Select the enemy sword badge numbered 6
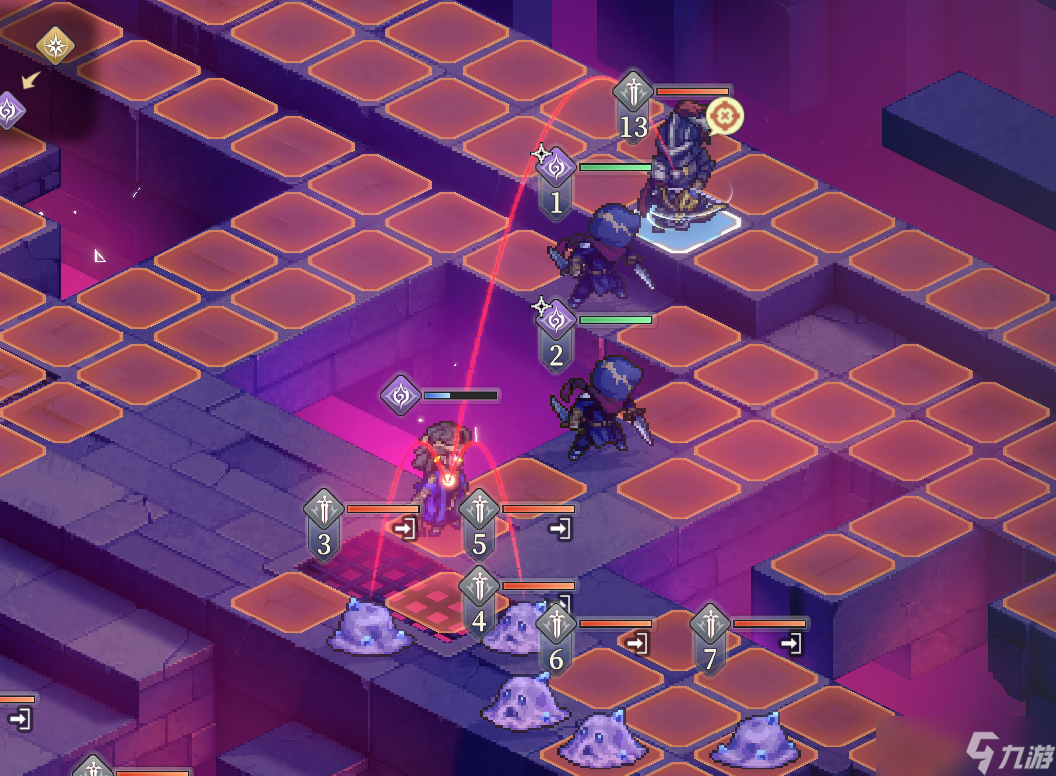 point(556,640)
